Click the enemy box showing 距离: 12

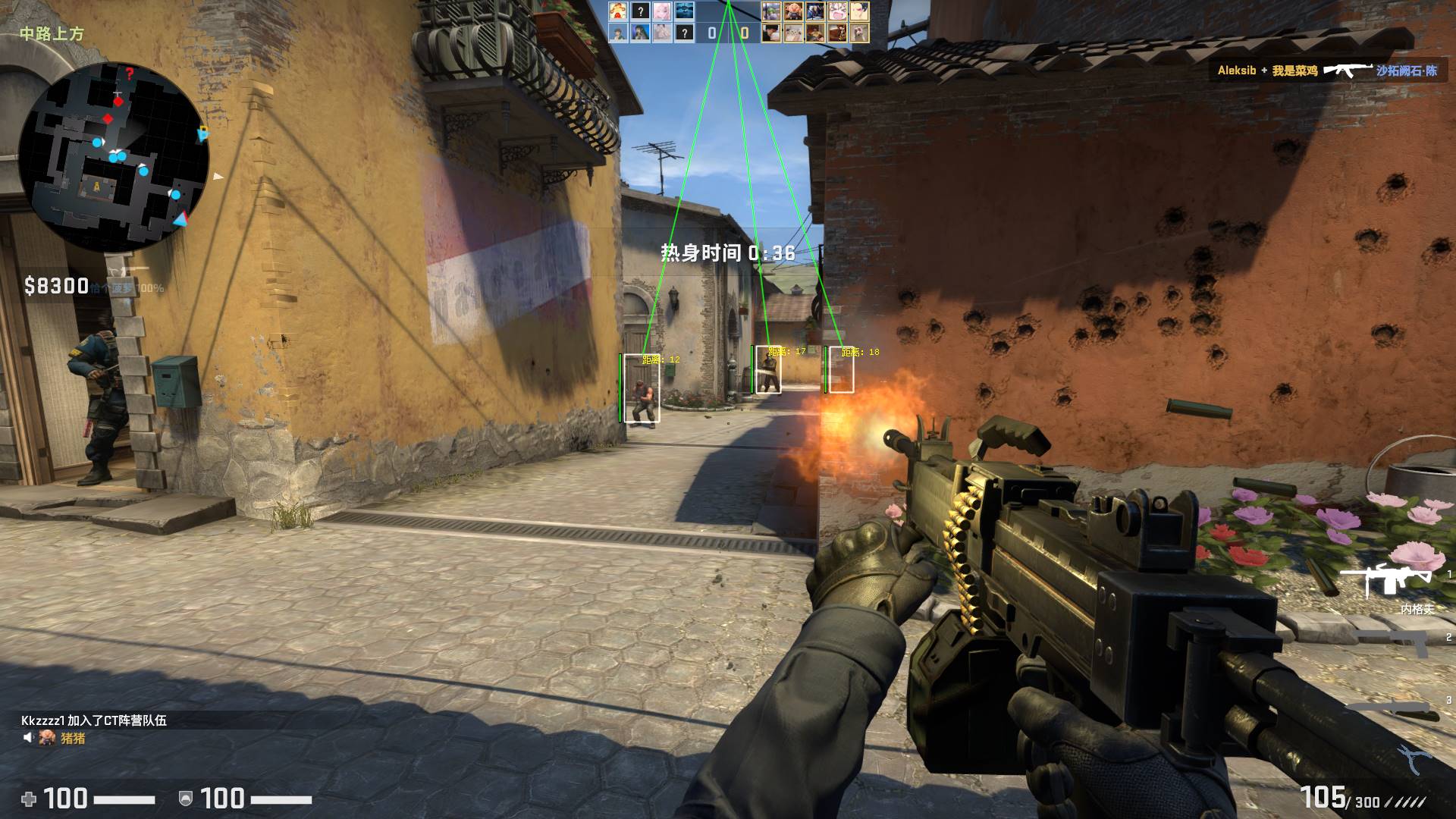click(x=642, y=388)
